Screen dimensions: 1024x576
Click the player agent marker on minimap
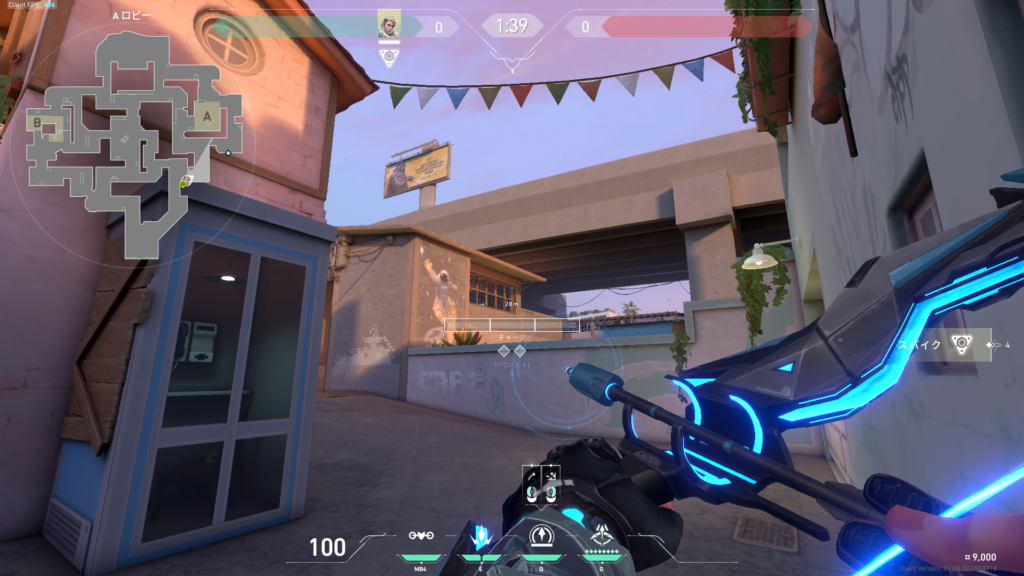[185, 182]
